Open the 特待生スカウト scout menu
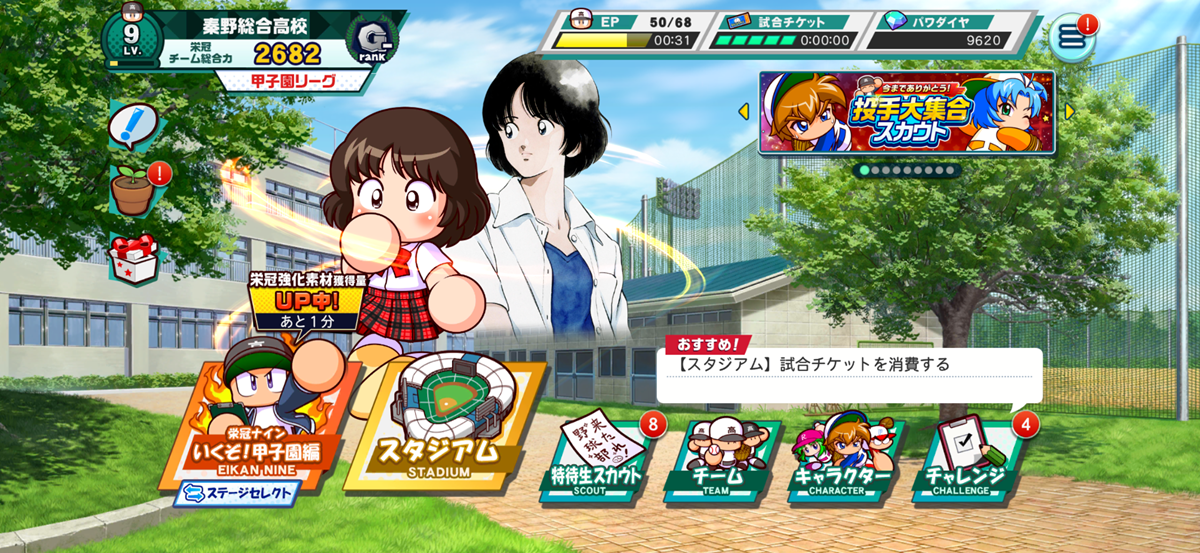The image size is (1200, 553). coord(597,460)
